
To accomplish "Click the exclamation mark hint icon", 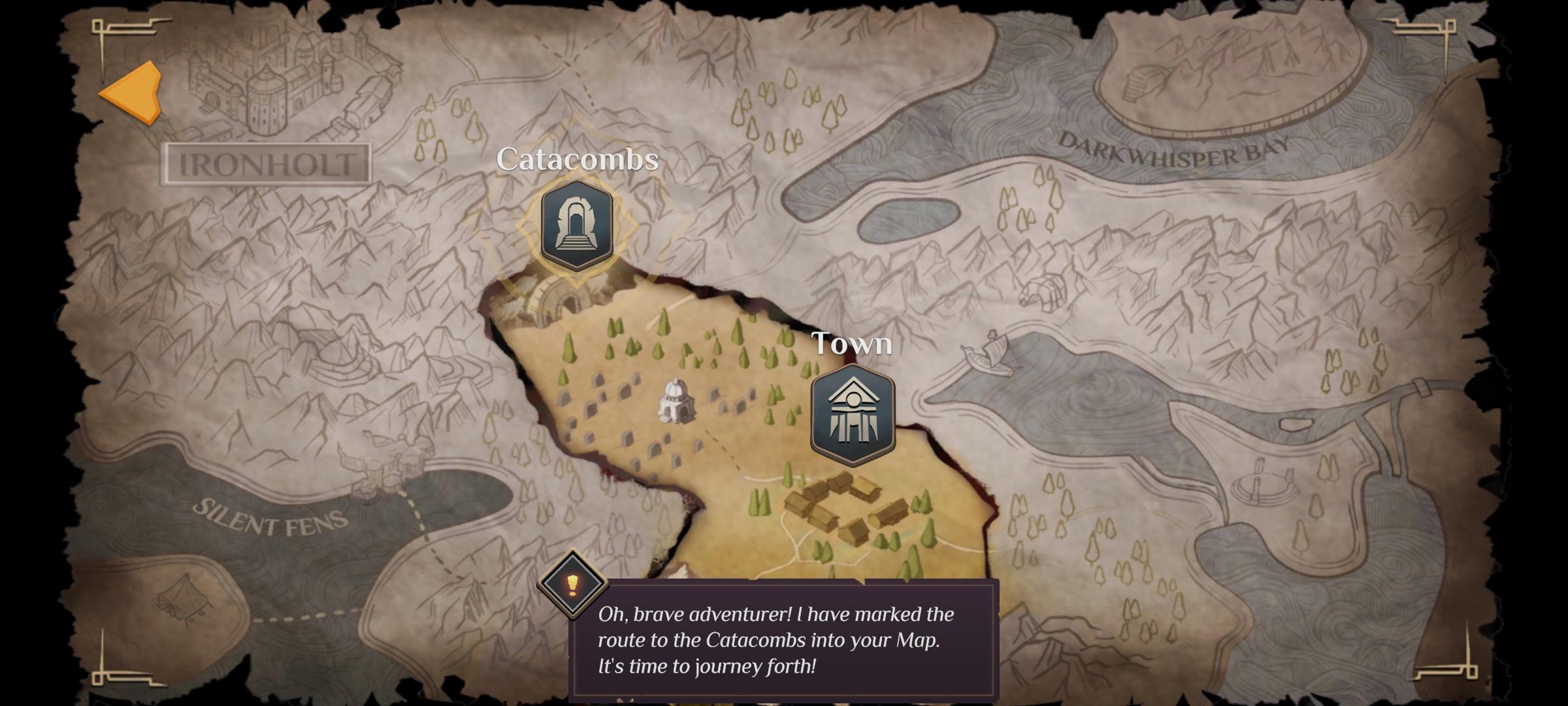I will pyautogui.click(x=572, y=584).
